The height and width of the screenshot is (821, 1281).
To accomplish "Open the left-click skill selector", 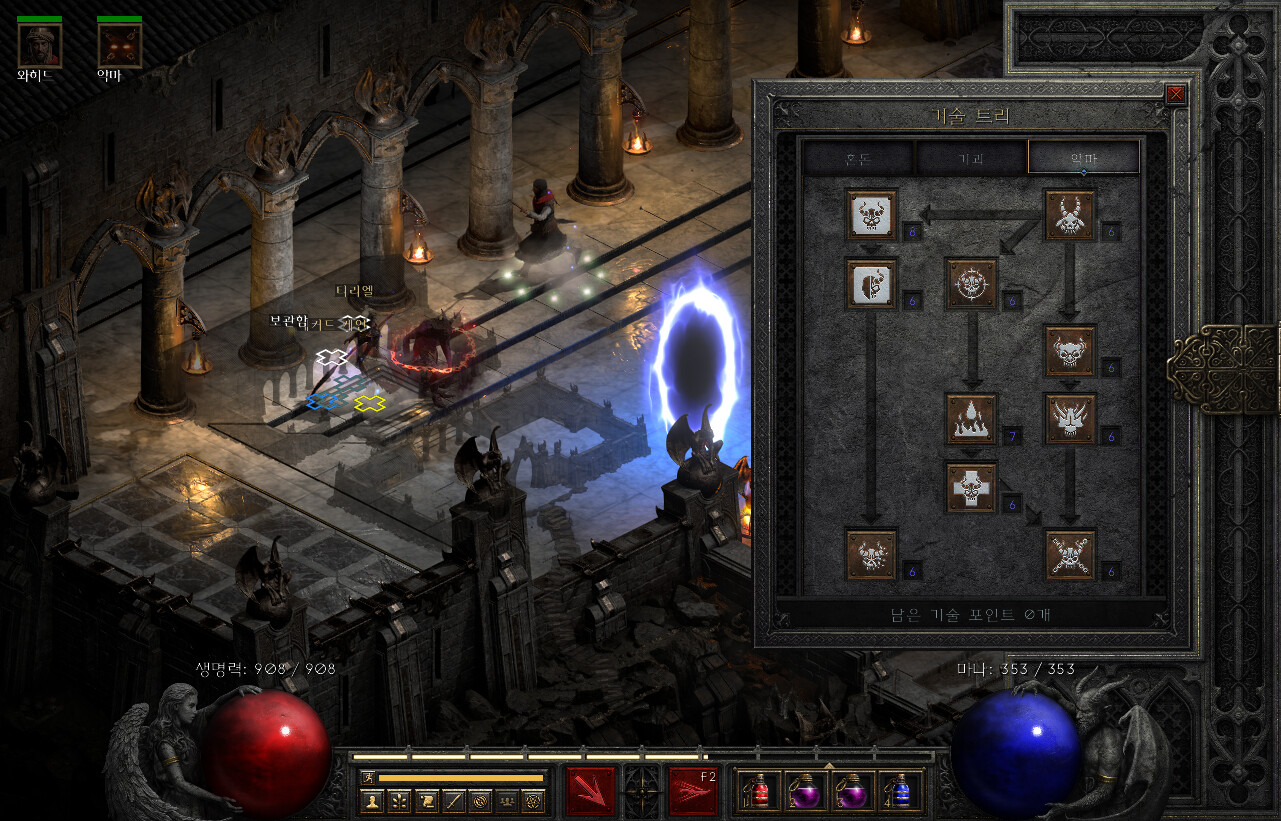I will coord(591,791).
